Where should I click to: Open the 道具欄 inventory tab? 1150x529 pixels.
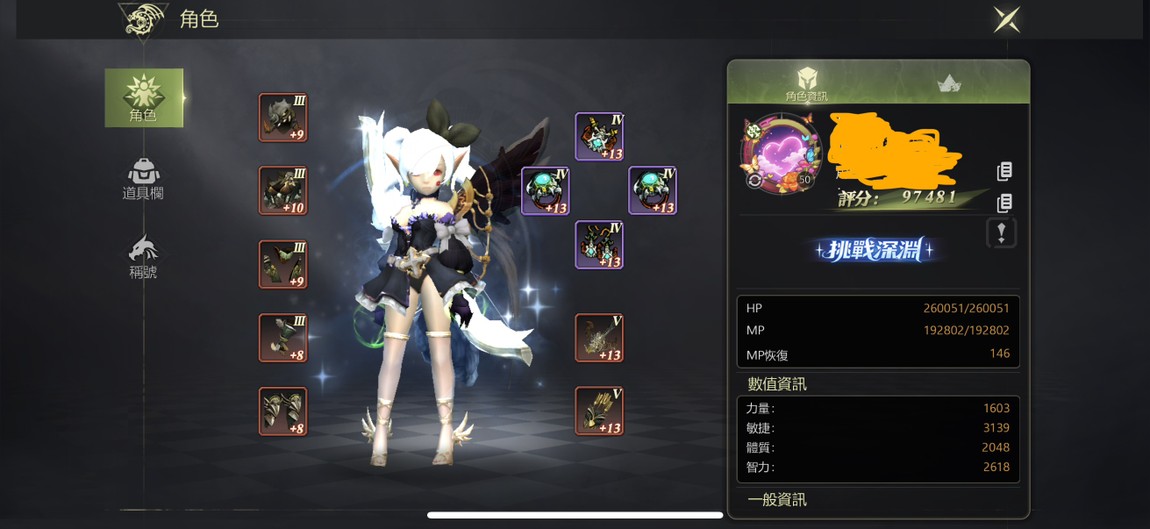[x=143, y=179]
